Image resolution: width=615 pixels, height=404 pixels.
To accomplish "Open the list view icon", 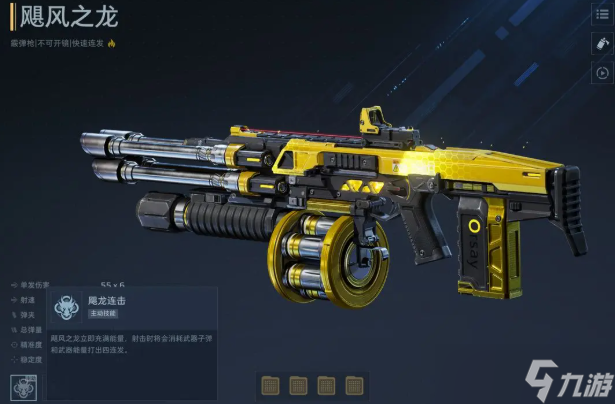I will (x=601, y=15).
